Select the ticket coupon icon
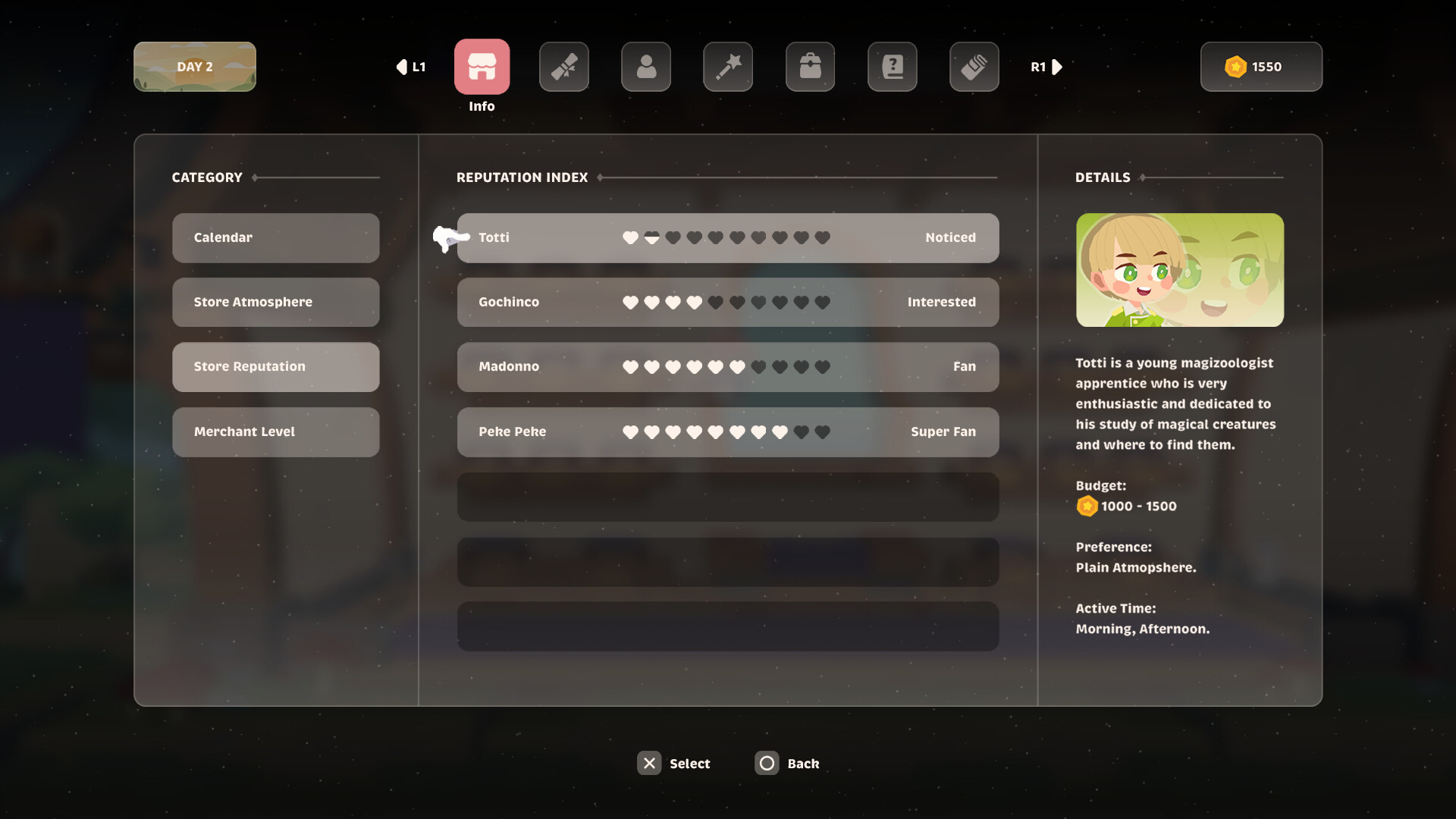Screen dimensions: 1456x819 click(x=974, y=67)
